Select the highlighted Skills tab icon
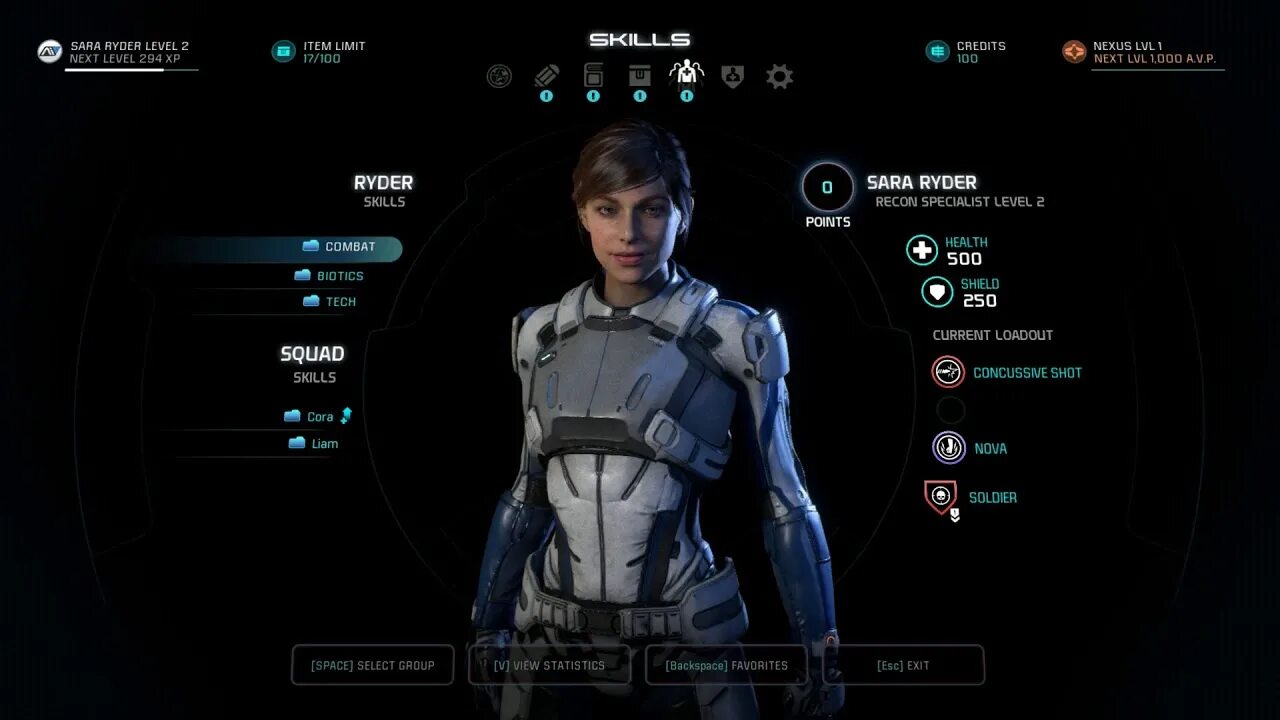Viewport: 1280px width, 720px height. click(686, 75)
